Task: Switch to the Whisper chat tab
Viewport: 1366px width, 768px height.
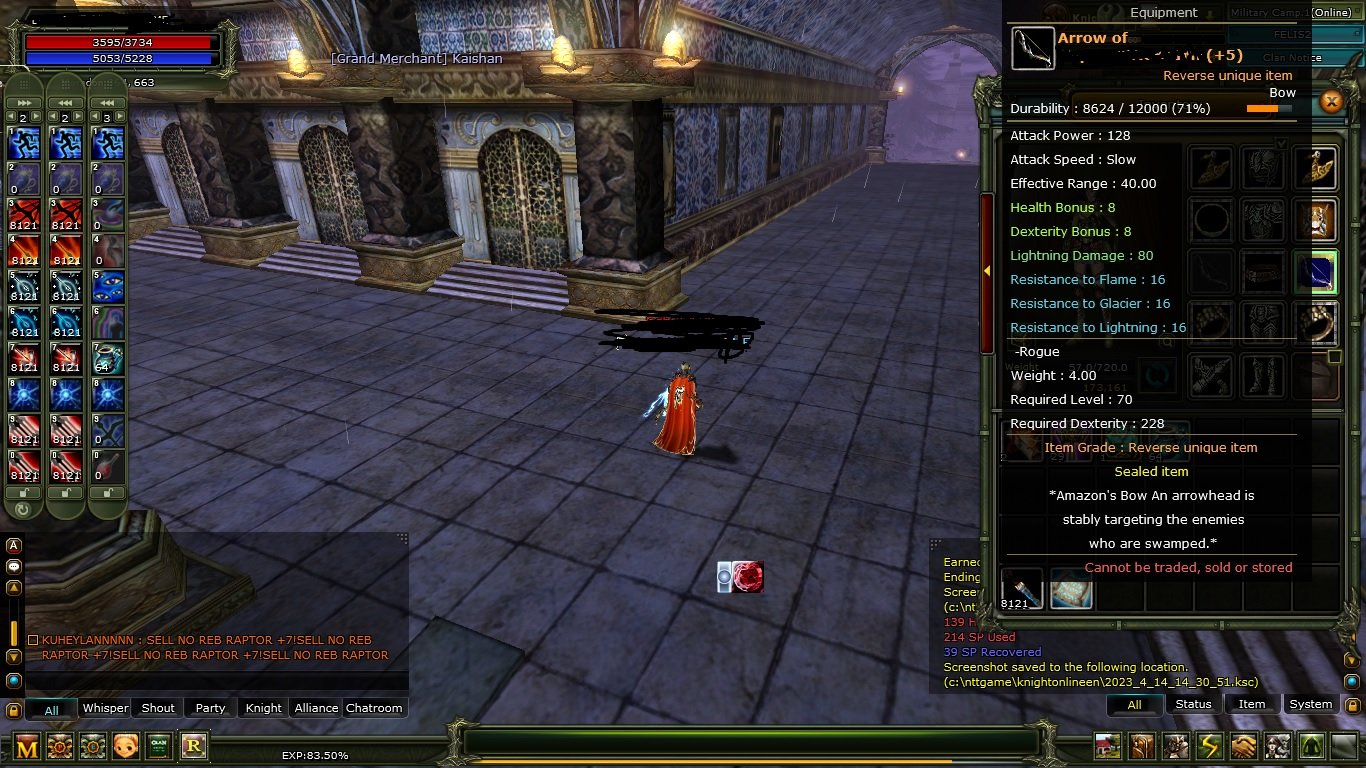Action: point(104,708)
